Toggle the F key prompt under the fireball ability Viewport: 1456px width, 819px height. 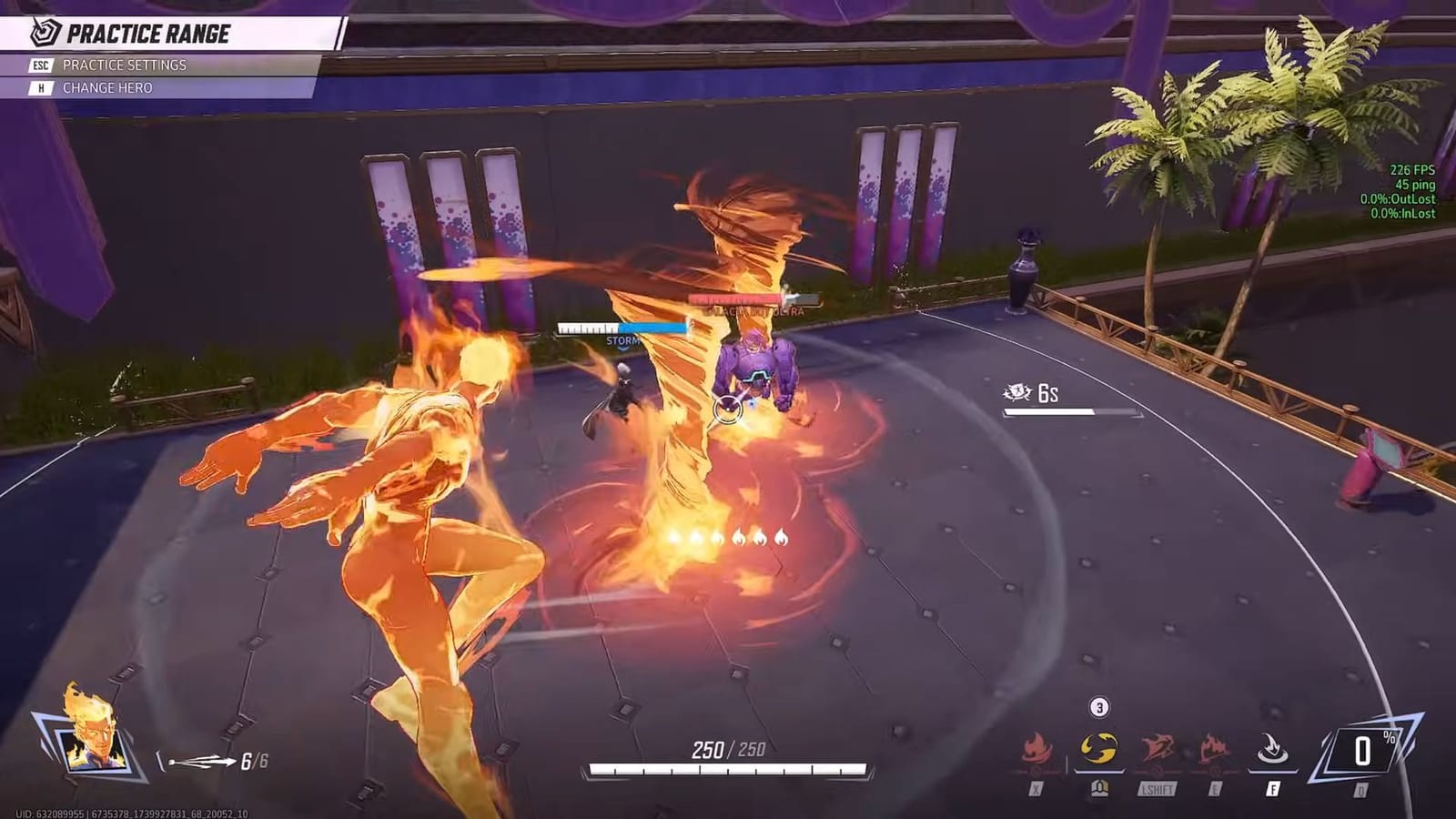(x=1272, y=790)
